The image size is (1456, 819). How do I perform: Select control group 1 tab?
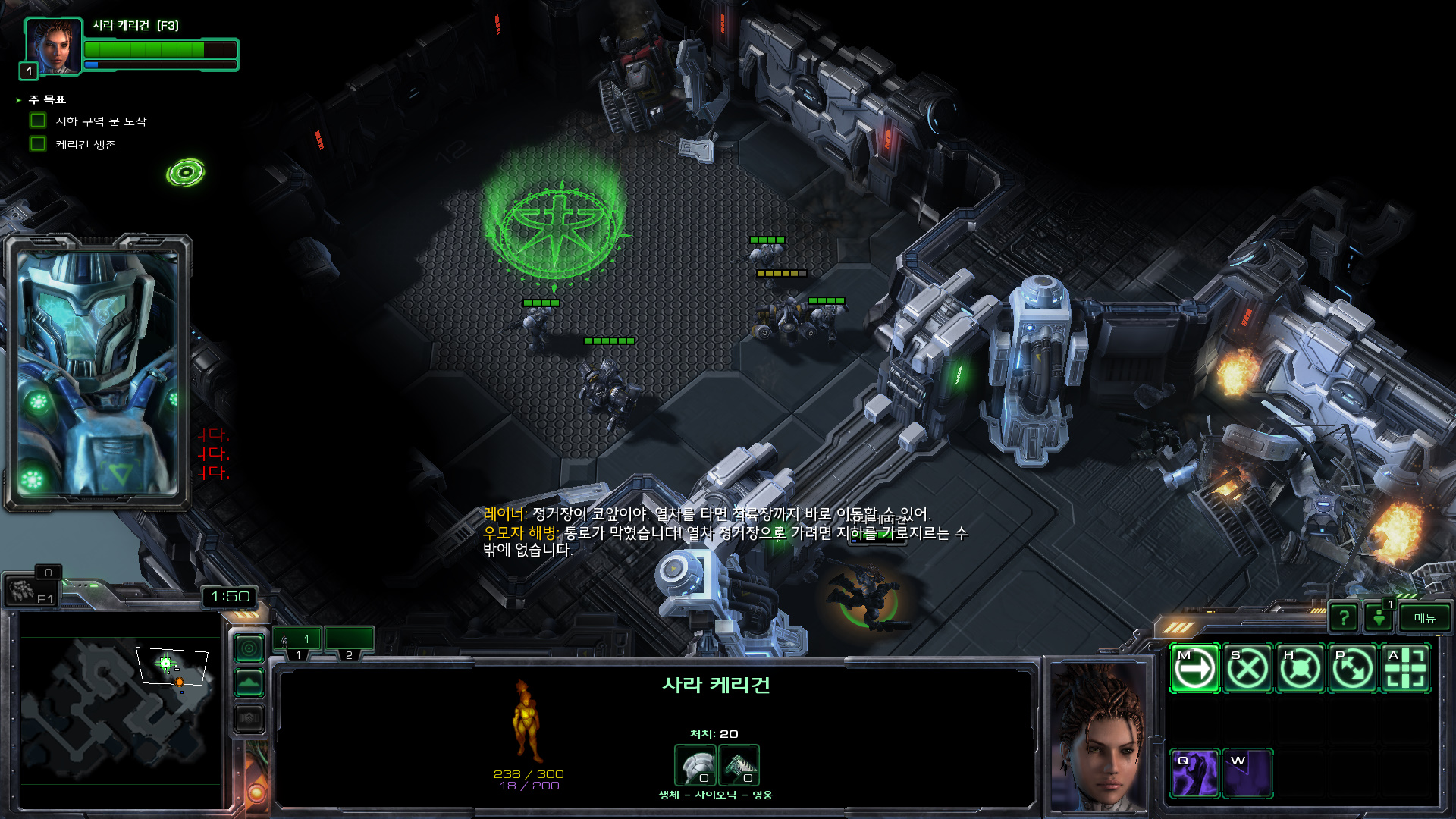(297, 641)
